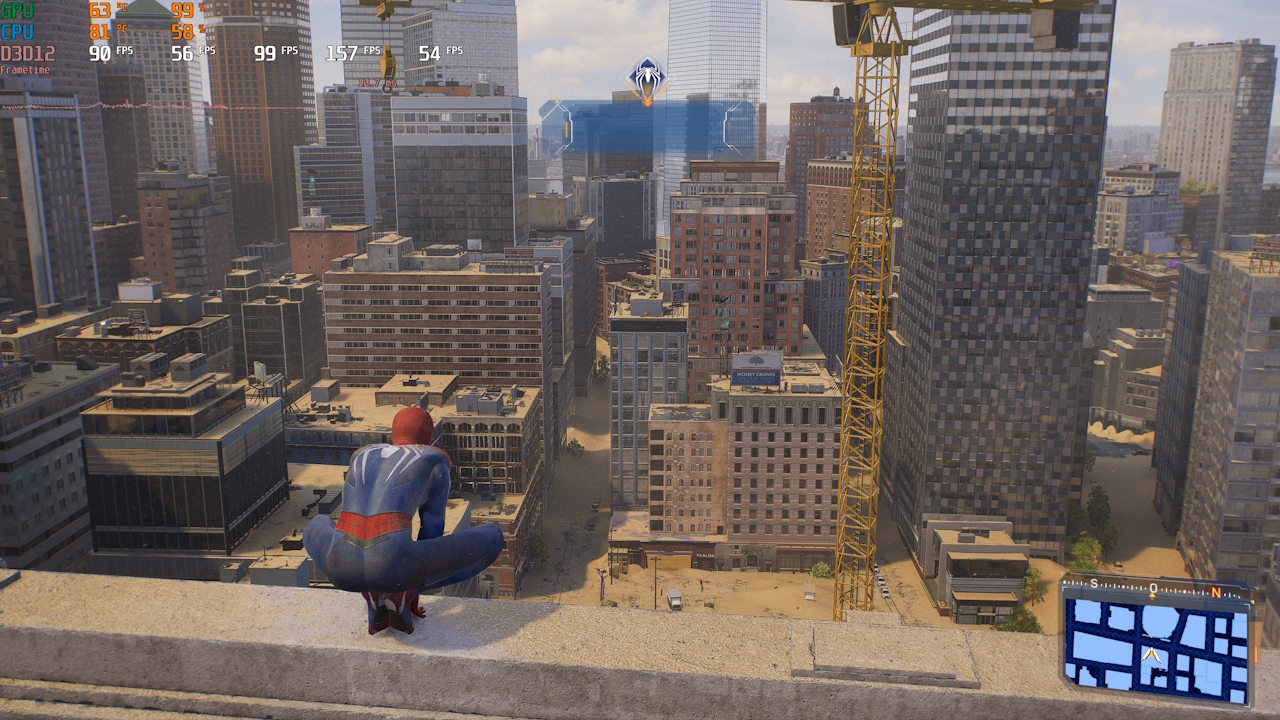Select the spider emblem objective marker
Screen dimensions: 1280x720
pyautogui.click(x=647, y=76)
